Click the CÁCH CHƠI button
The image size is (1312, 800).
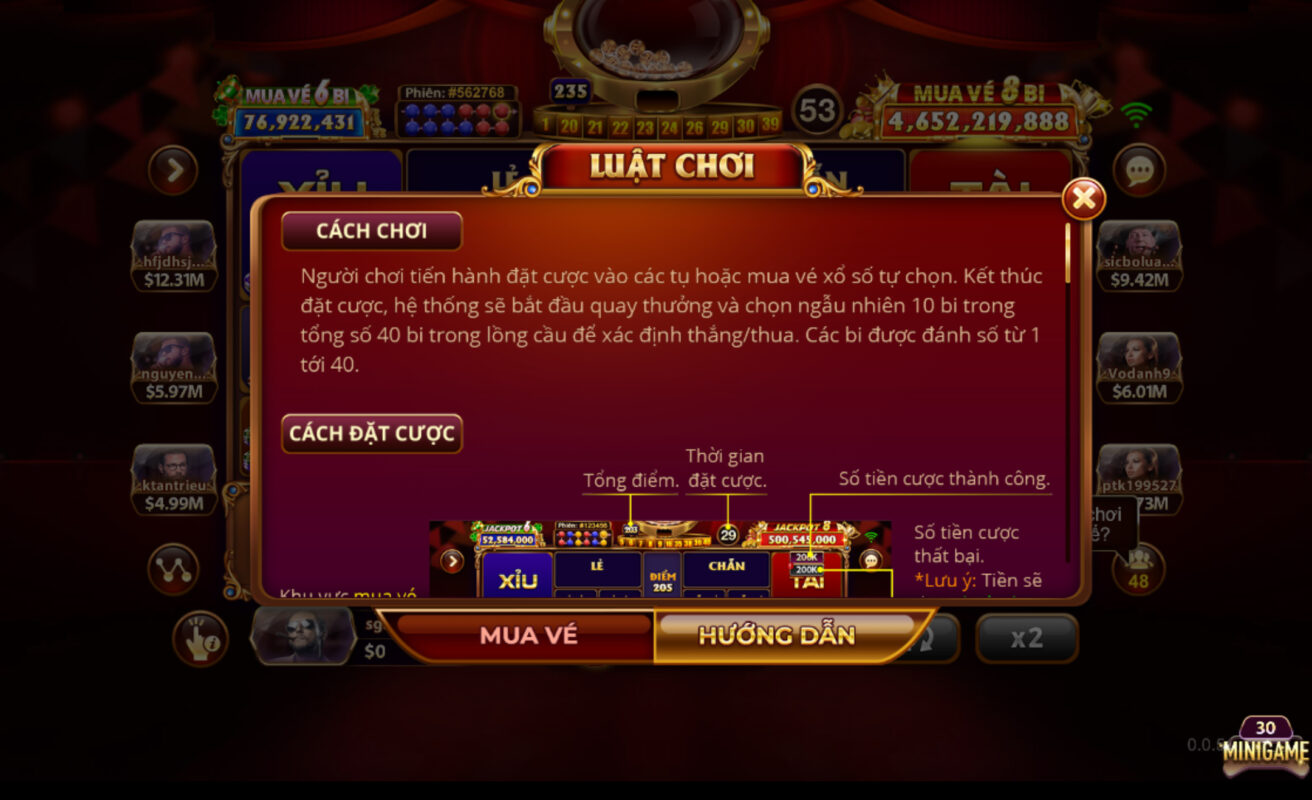(371, 230)
